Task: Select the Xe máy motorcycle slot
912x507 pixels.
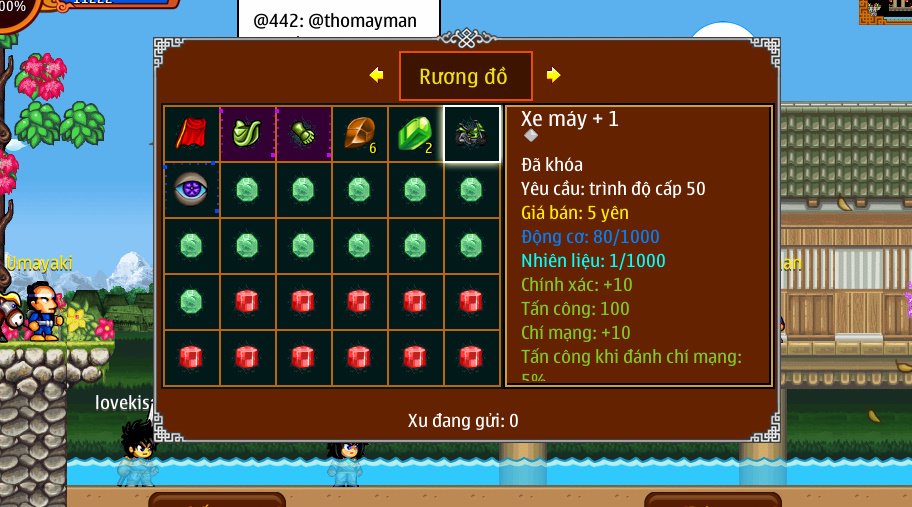Action: point(471,134)
